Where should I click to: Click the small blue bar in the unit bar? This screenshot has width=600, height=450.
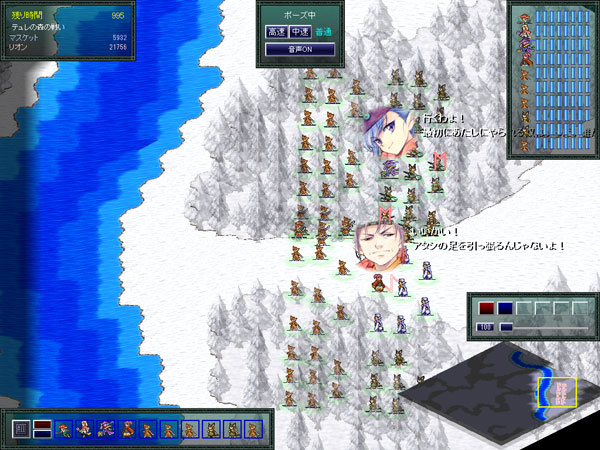coord(42,435)
